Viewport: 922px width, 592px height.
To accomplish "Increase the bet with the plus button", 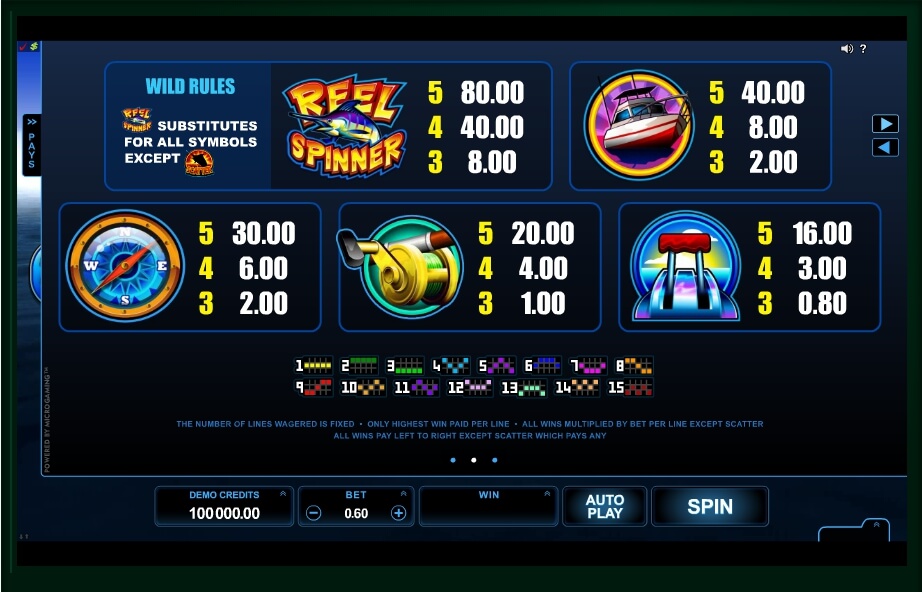I will [398, 513].
